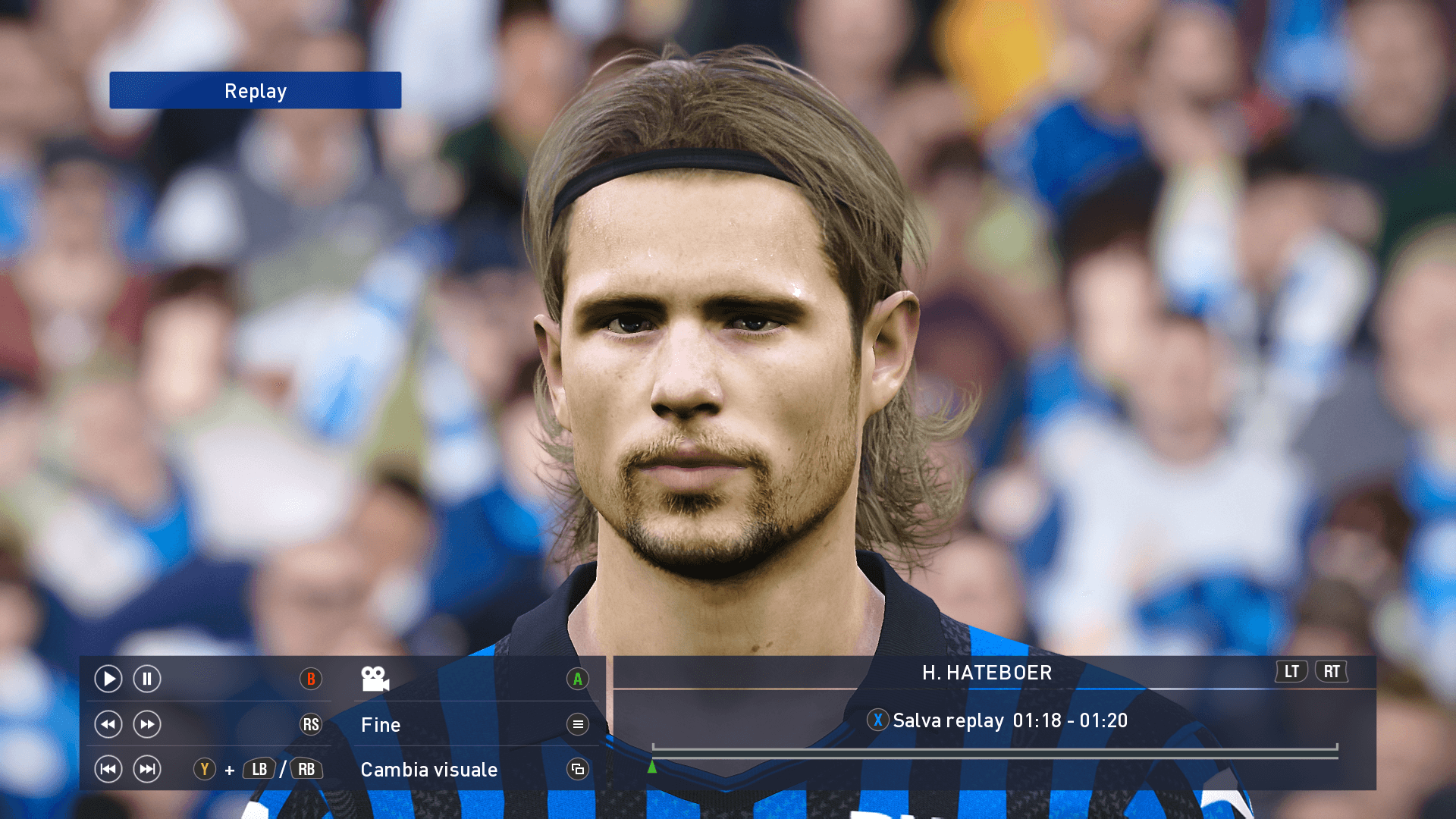The height and width of the screenshot is (819, 1456).
Task: Pause the replay playback
Action: pyautogui.click(x=147, y=679)
